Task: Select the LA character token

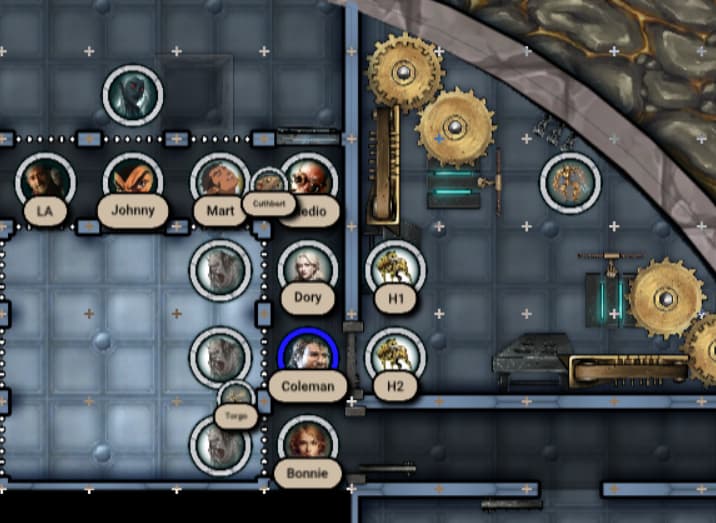Action: pos(45,182)
